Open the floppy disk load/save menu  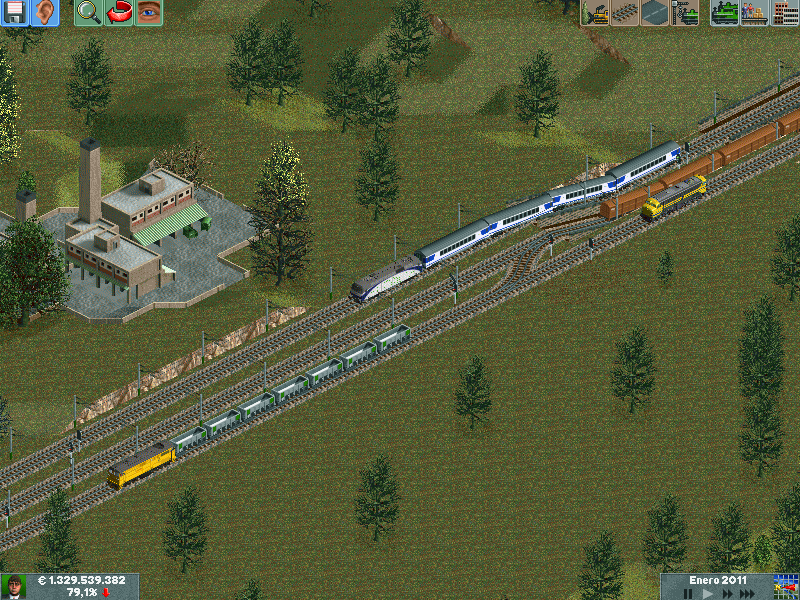(15, 12)
